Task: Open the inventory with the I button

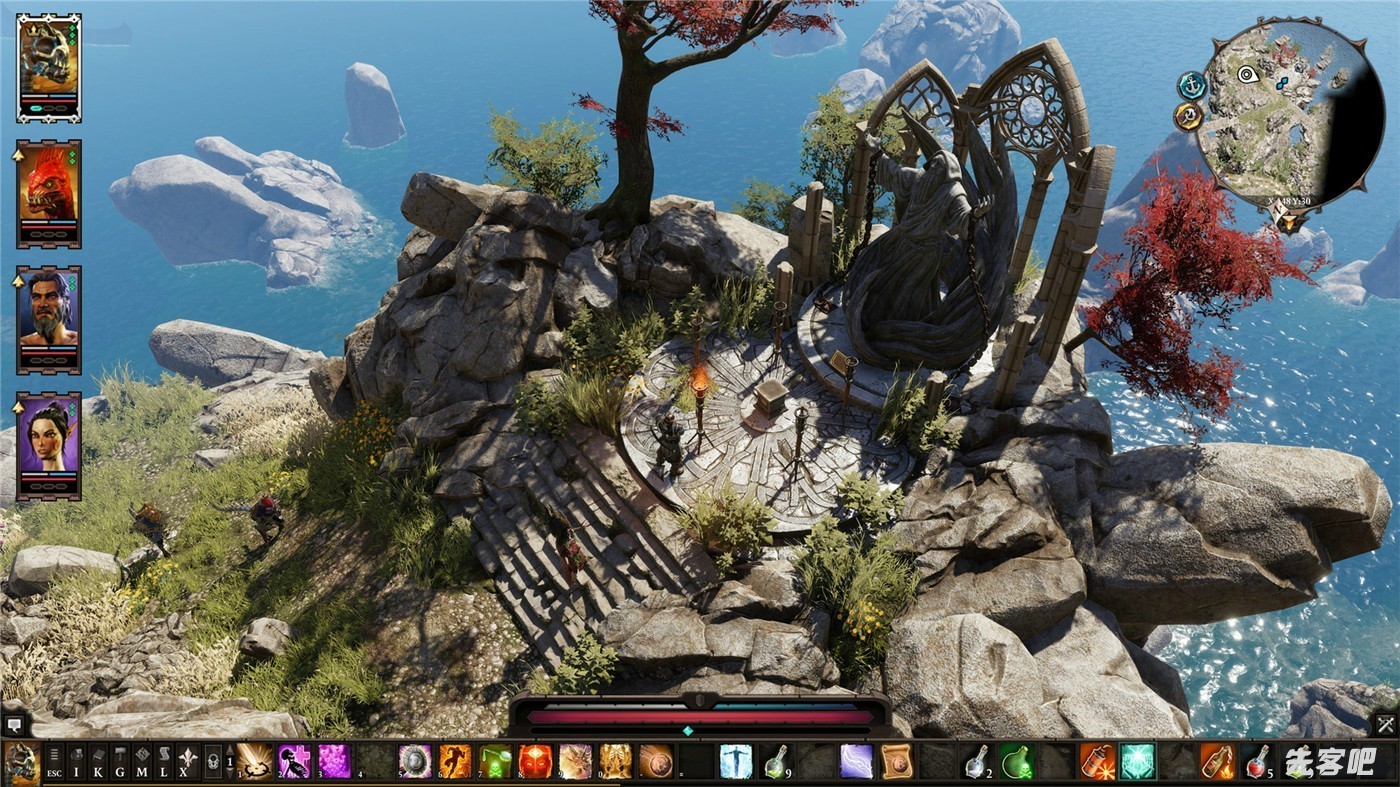Action: [x=76, y=762]
